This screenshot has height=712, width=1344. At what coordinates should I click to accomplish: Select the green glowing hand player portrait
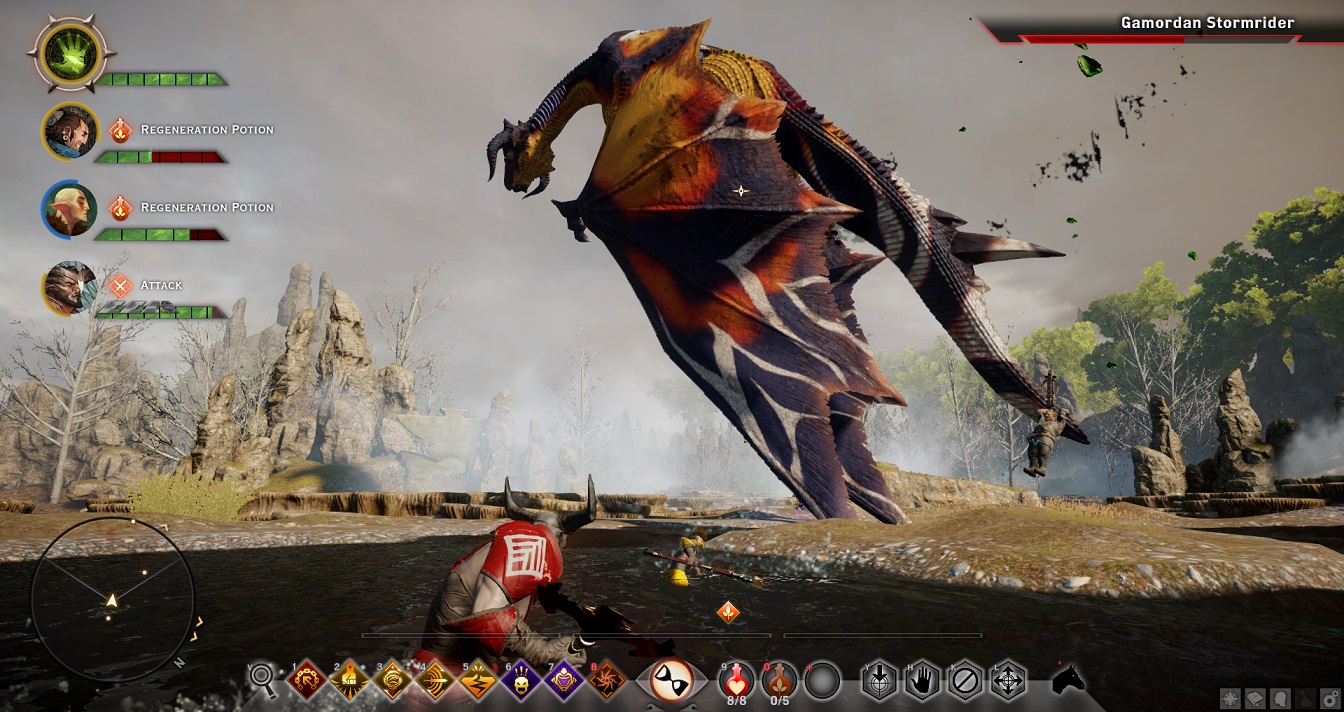pos(72,53)
